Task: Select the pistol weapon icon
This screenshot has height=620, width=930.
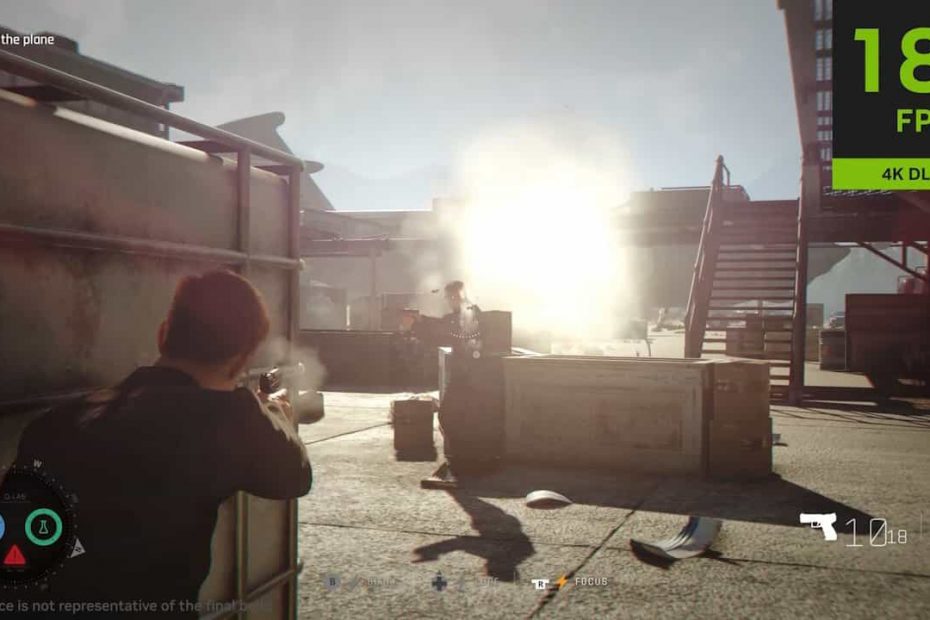Action: [818, 524]
